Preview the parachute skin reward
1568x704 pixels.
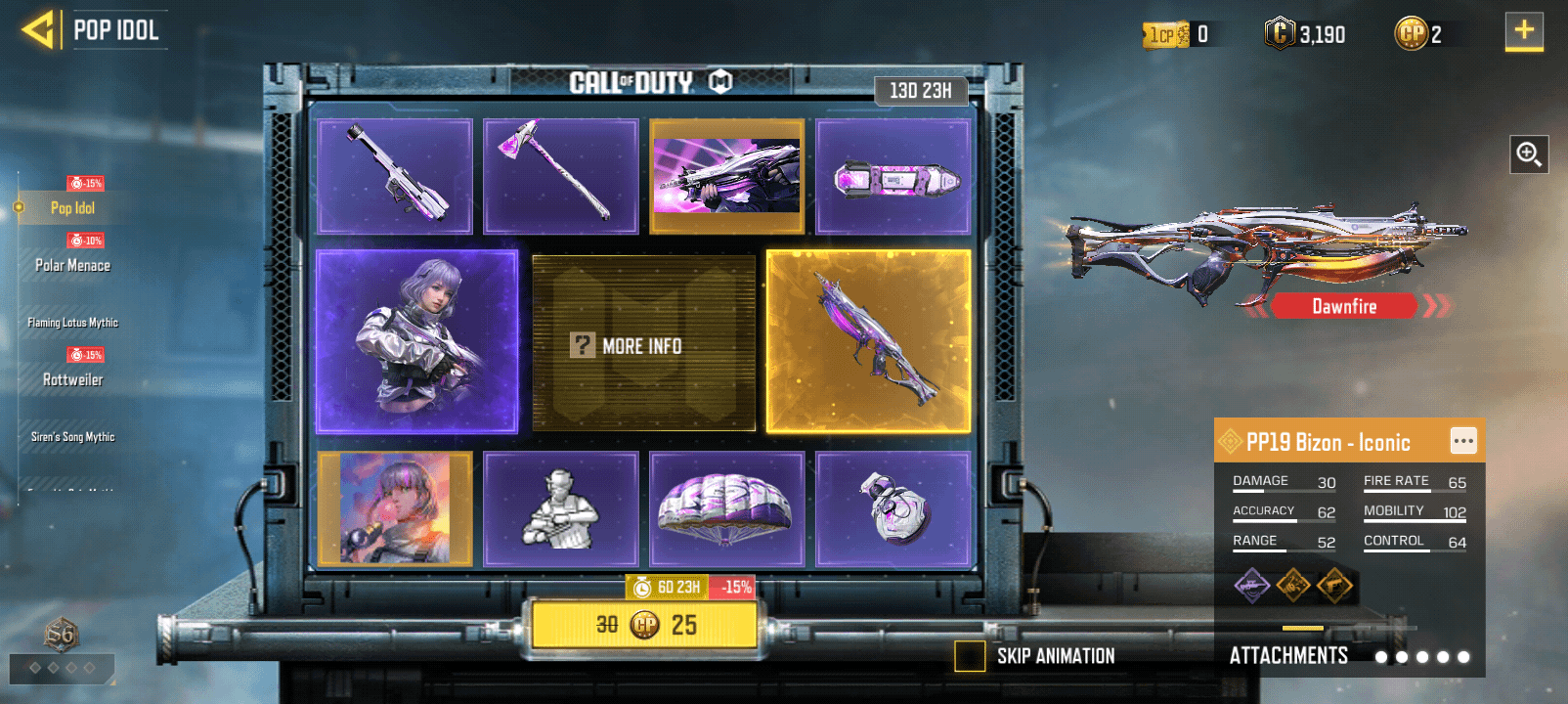[x=726, y=508]
